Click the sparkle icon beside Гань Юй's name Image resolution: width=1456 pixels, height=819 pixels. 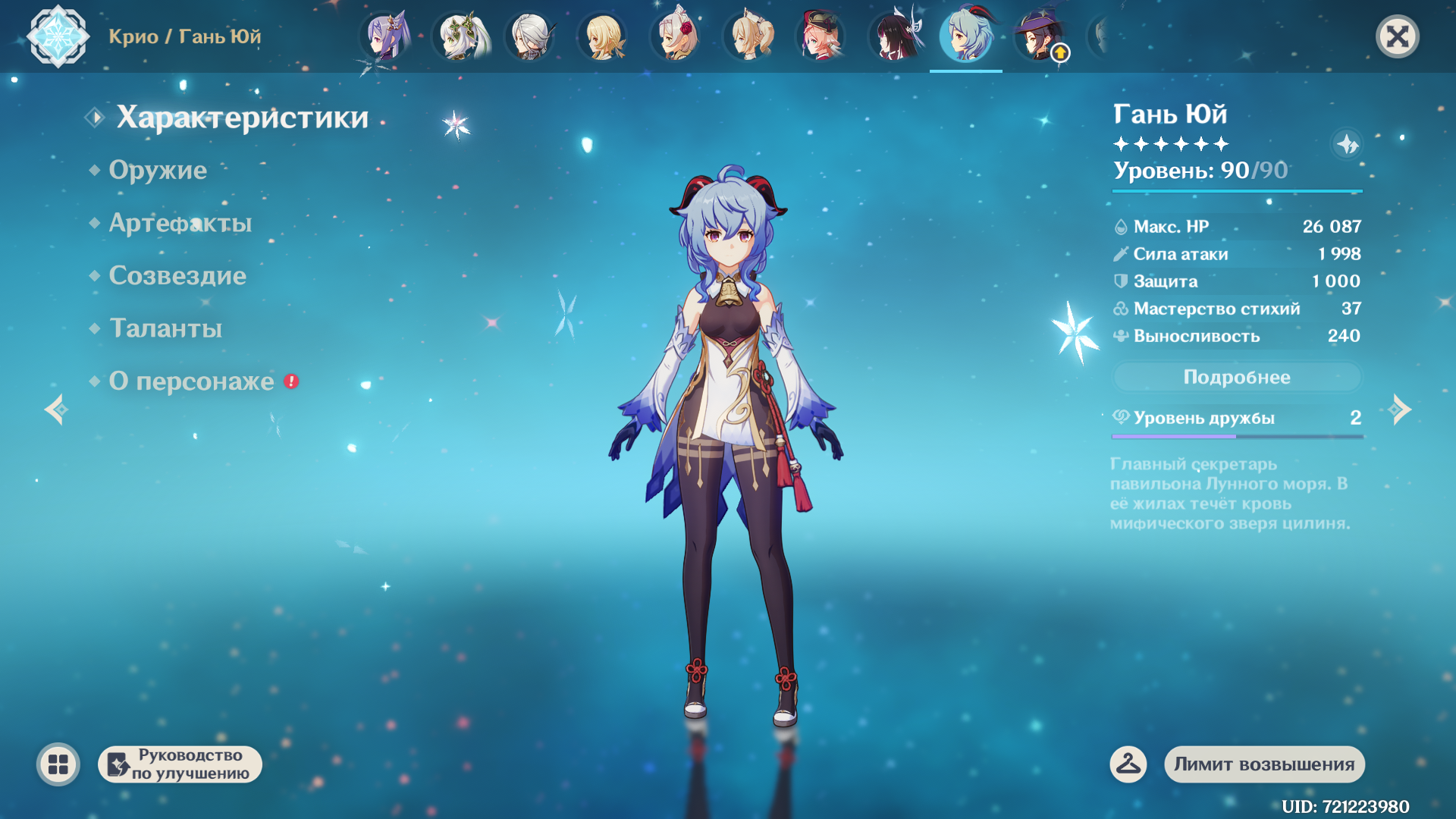1347,143
